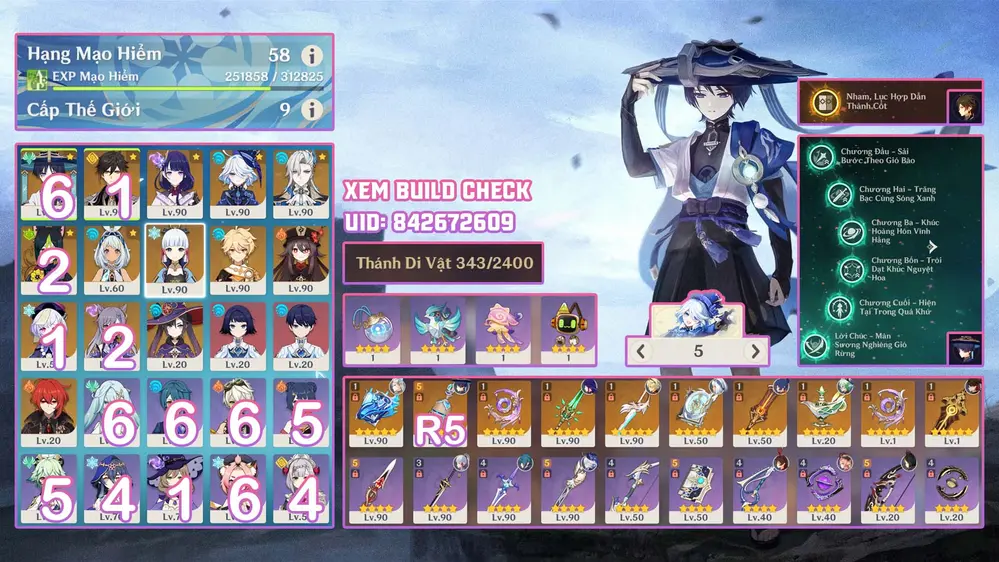Open the Nham, Lục Hợp Dẫn Thành Cốt talent
Viewport: 999px width, 562px height.
[822, 103]
